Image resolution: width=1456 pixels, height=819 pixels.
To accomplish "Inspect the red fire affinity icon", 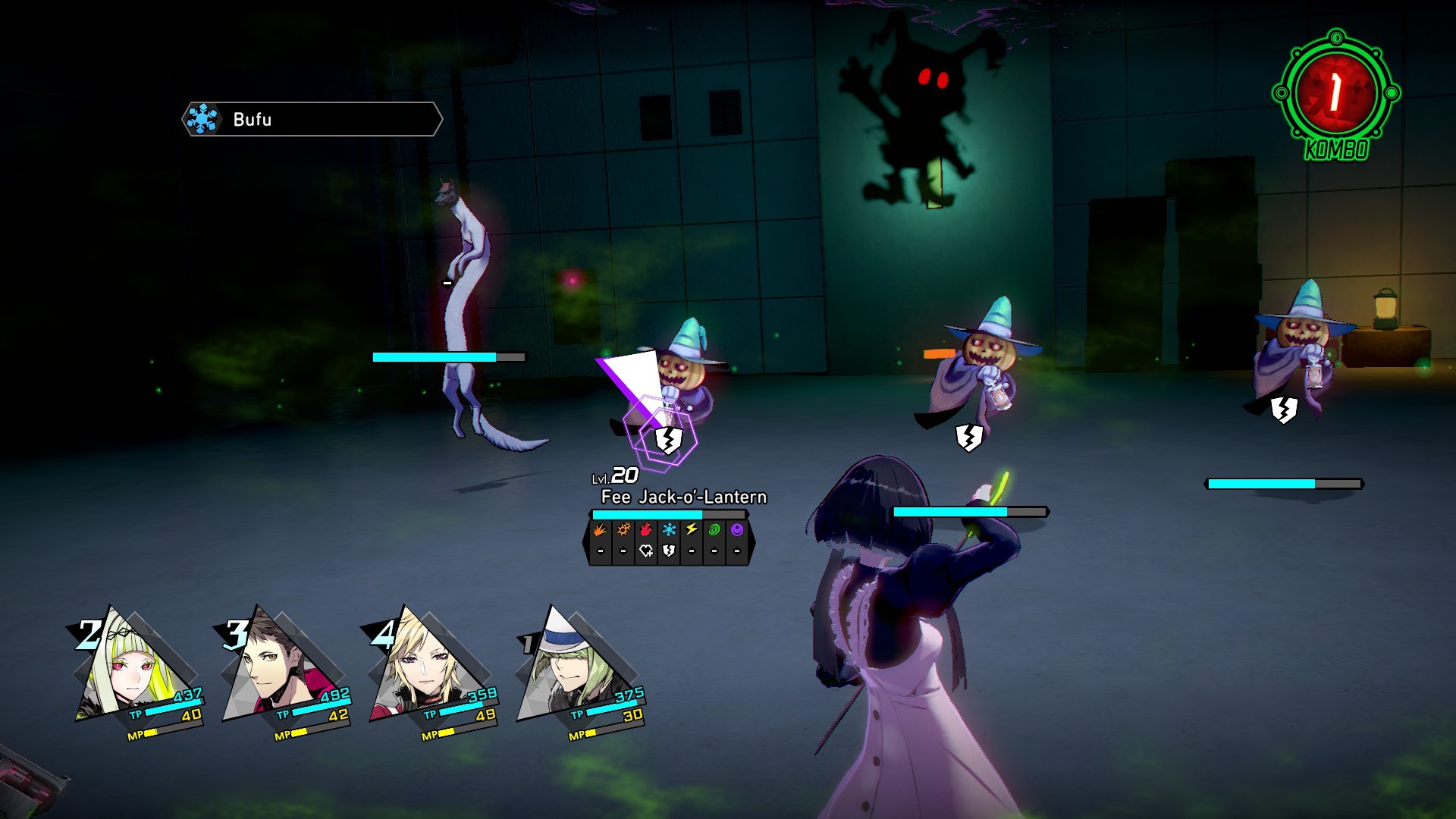I will point(646,530).
